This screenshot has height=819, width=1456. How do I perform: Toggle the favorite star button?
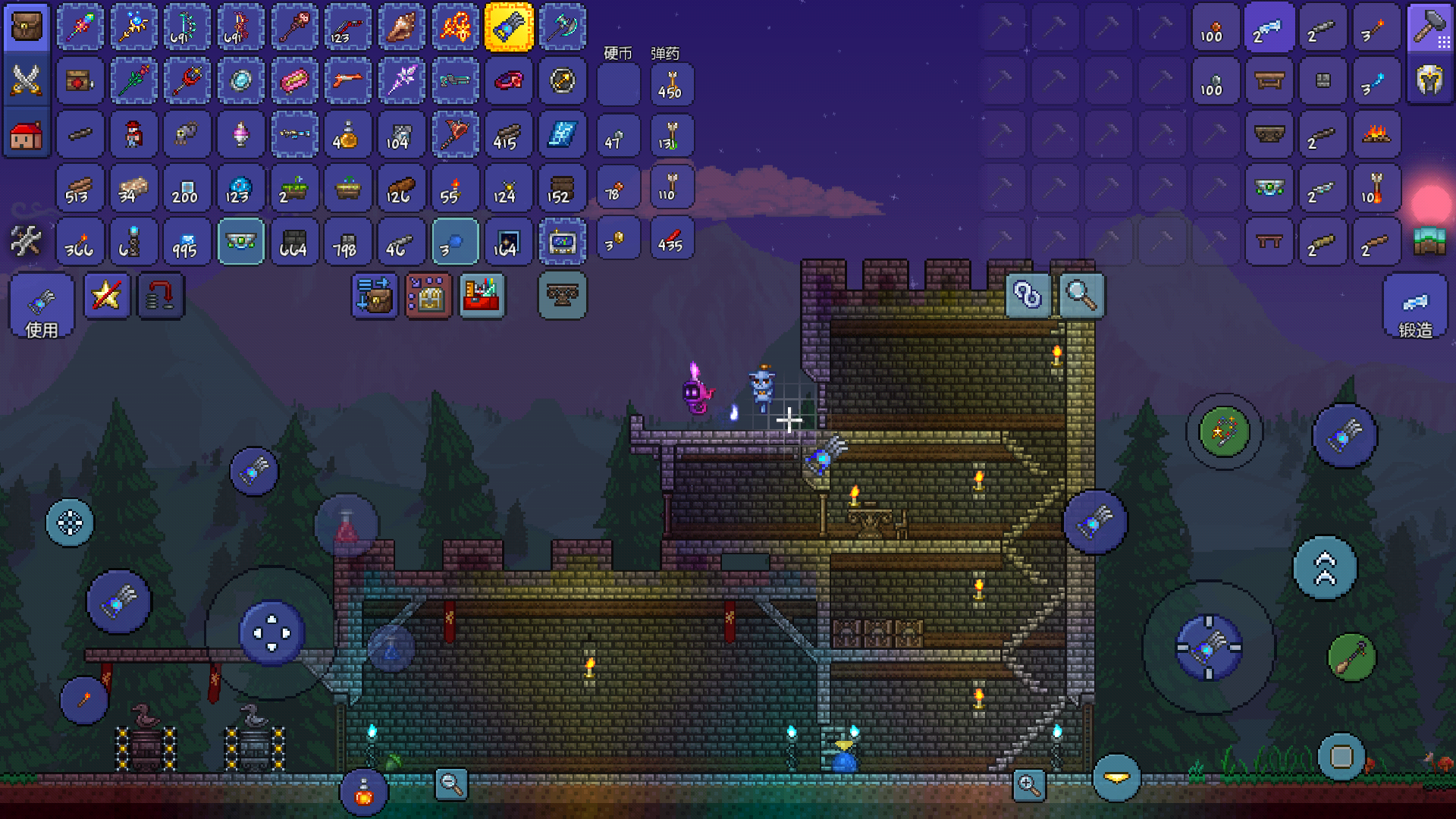point(106,296)
